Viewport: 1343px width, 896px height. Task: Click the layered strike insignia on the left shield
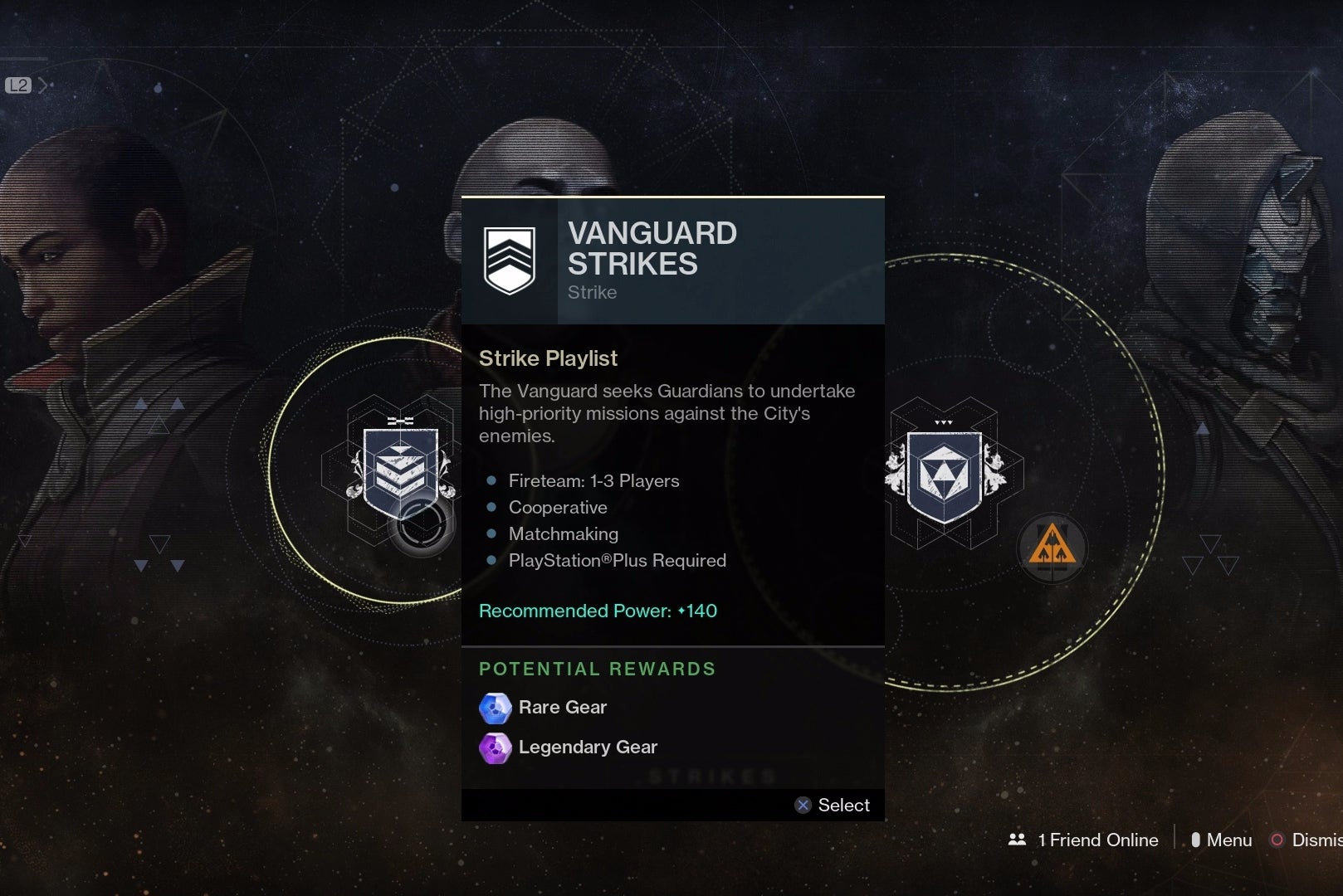click(x=401, y=469)
